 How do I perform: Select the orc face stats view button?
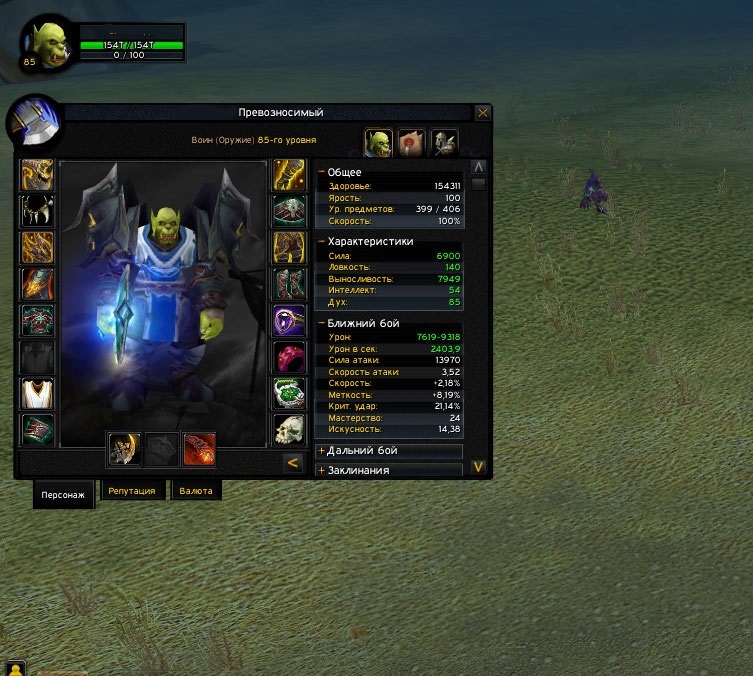click(378, 142)
